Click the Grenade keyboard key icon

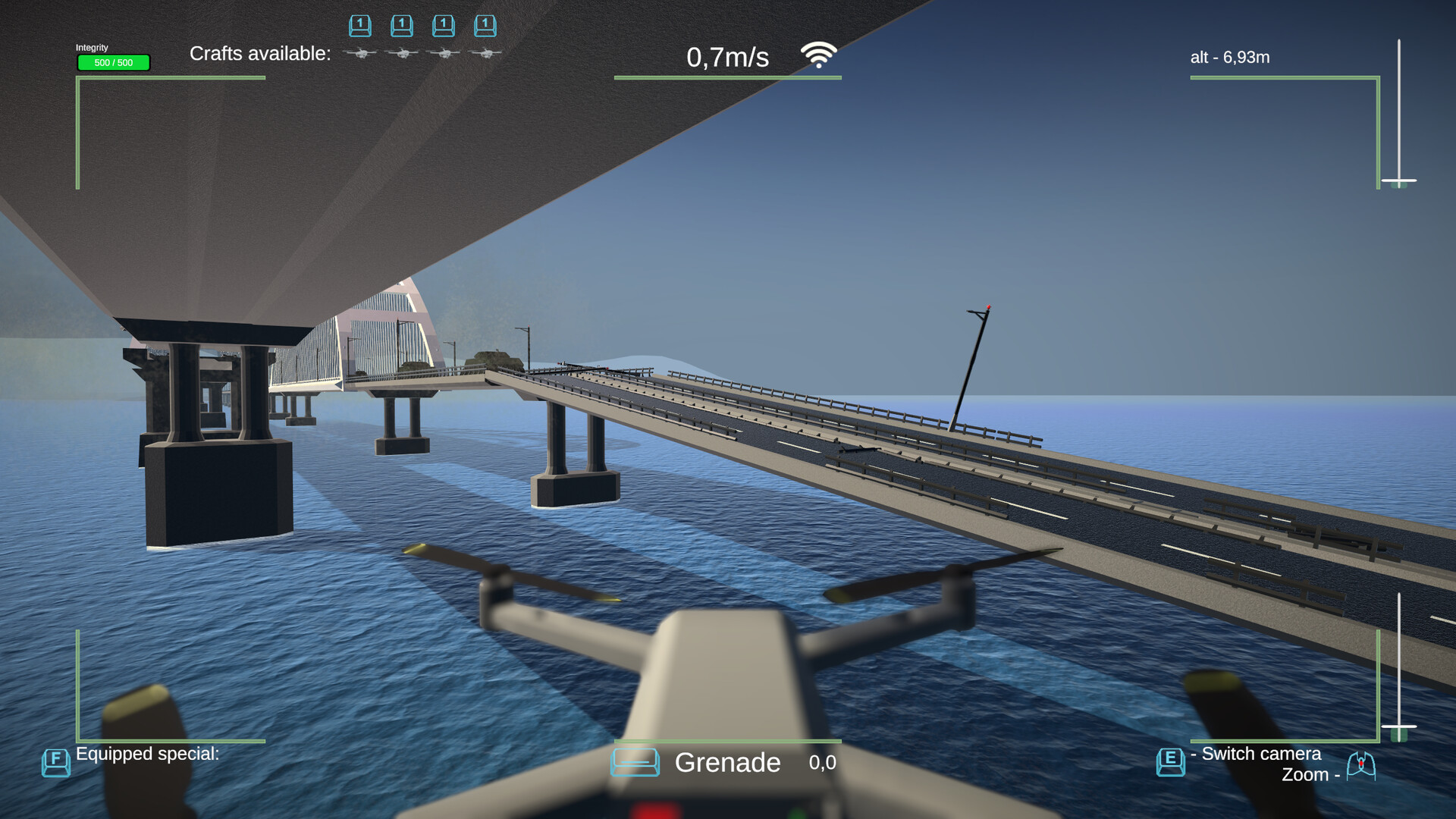[x=635, y=763]
